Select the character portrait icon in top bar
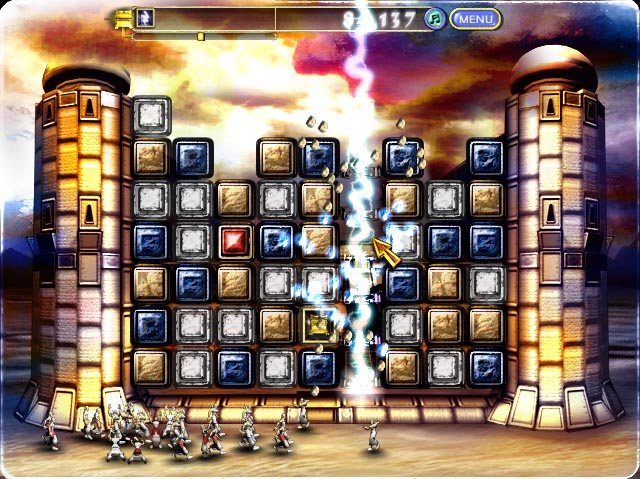Screen dimensions: 640x479 [x=146, y=18]
